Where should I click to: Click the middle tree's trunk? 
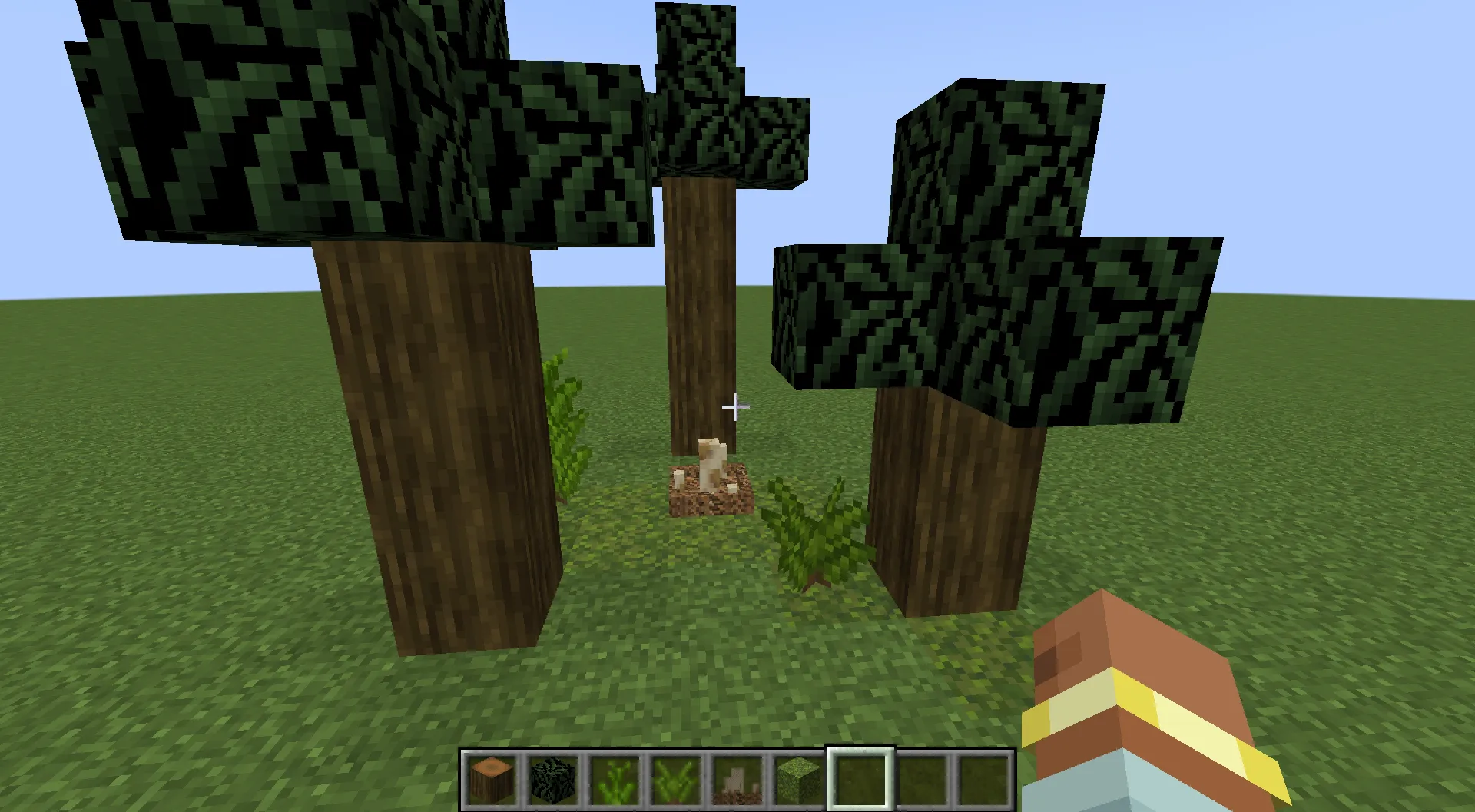tap(699, 307)
